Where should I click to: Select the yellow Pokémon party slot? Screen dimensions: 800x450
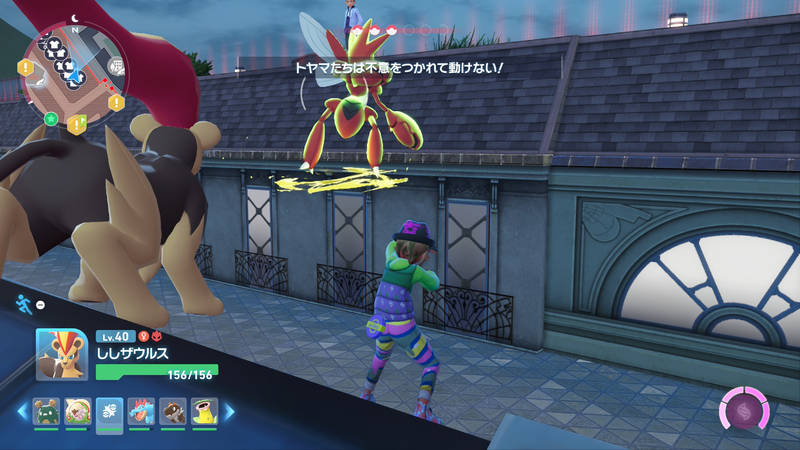(x=205, y=411)
